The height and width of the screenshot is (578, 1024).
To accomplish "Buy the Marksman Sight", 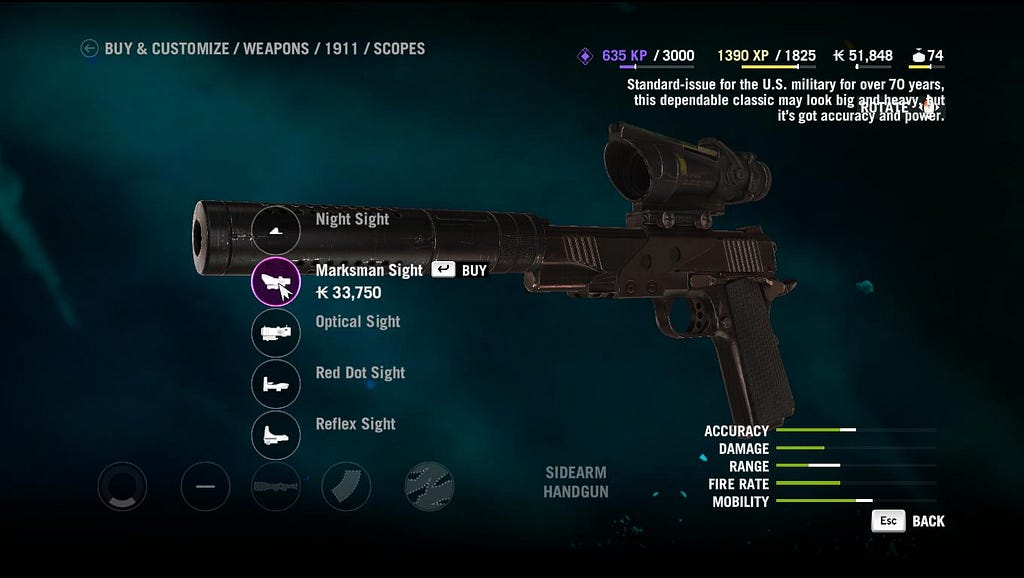I will point(459,270).
